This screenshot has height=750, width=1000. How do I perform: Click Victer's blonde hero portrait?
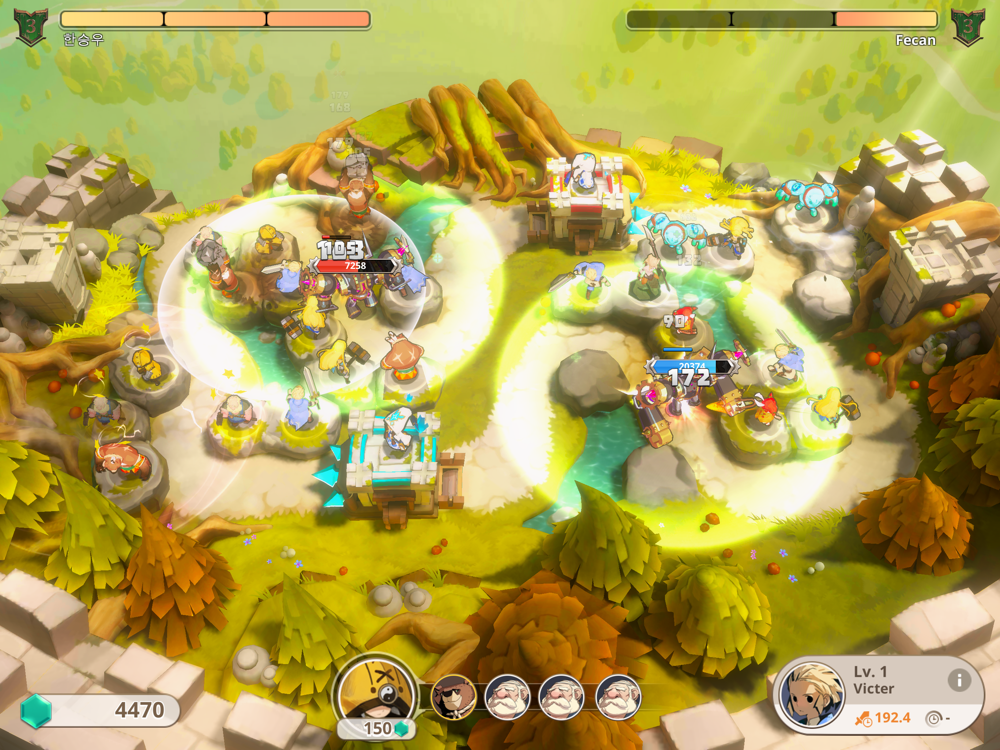pos(811,694)
